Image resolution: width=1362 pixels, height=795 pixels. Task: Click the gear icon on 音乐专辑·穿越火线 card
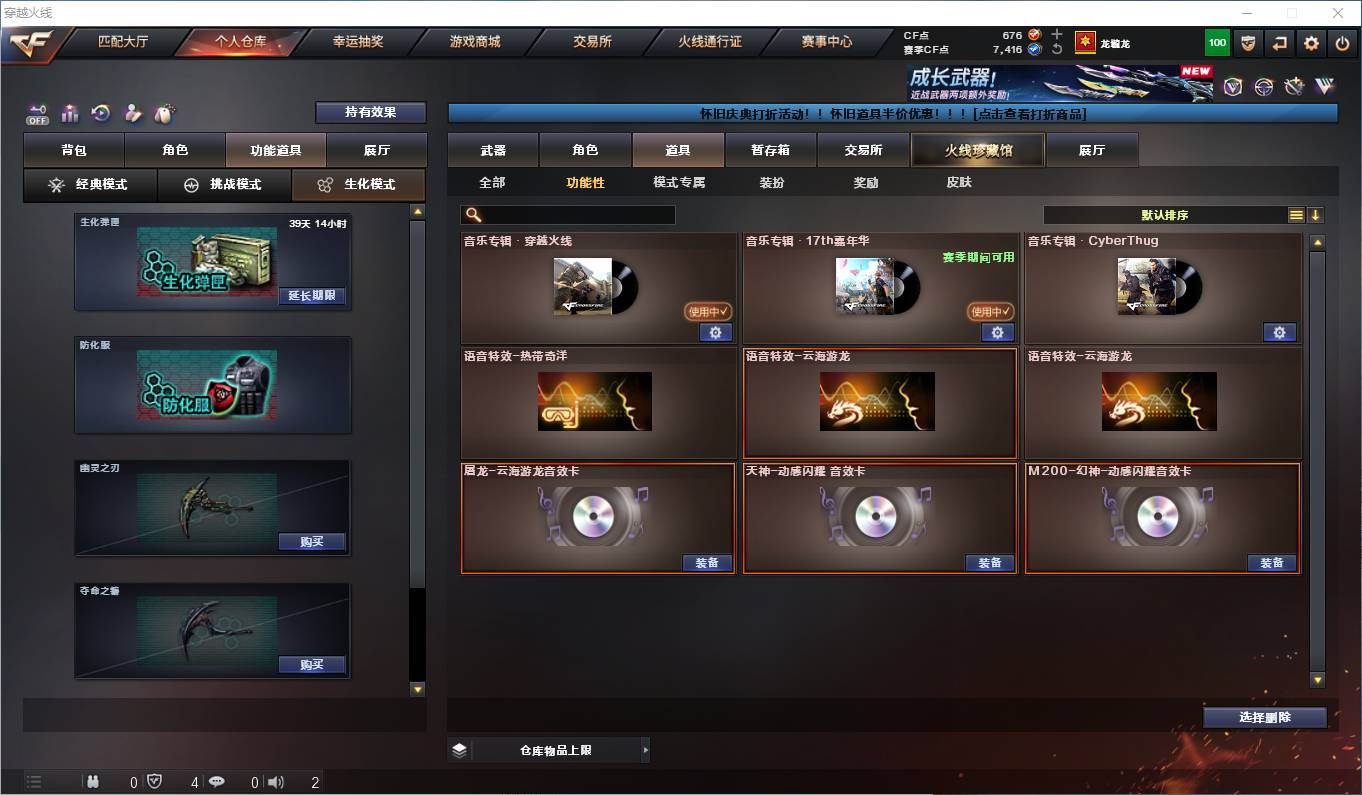coord(715,332)
